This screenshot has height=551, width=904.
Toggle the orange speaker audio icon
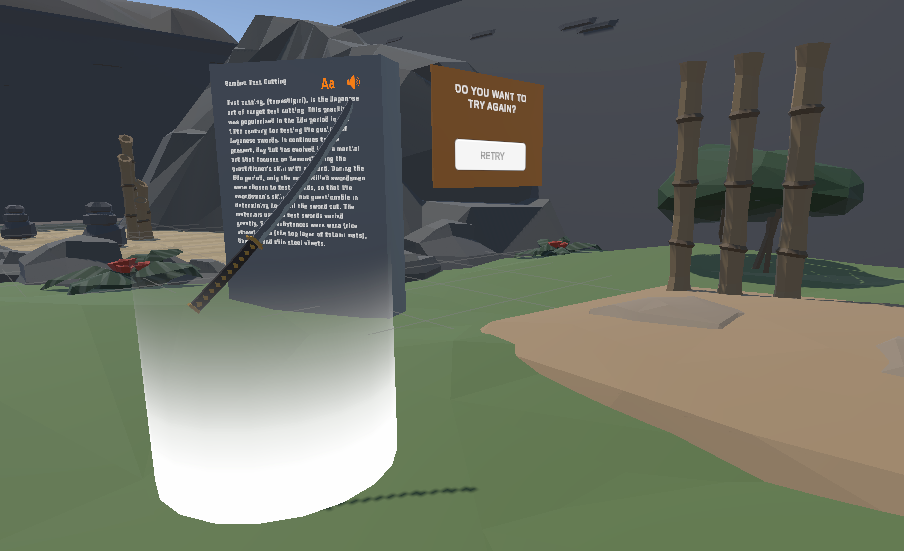click(x=353, y=82)
